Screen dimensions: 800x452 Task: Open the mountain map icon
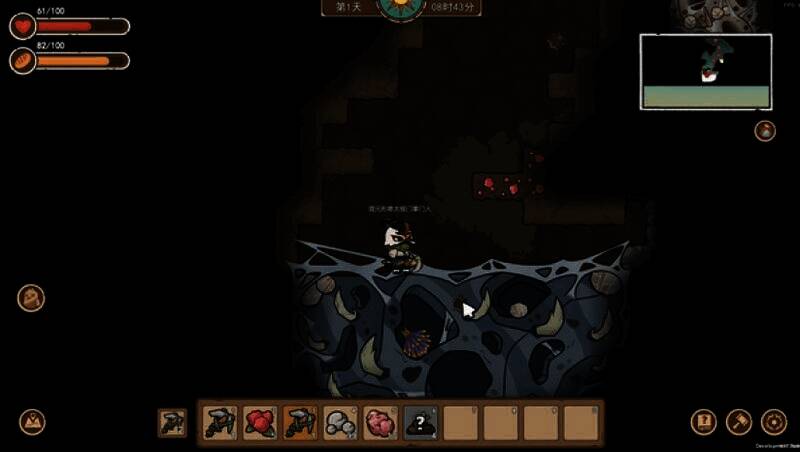pyautogui.click(x=33, y=422)
